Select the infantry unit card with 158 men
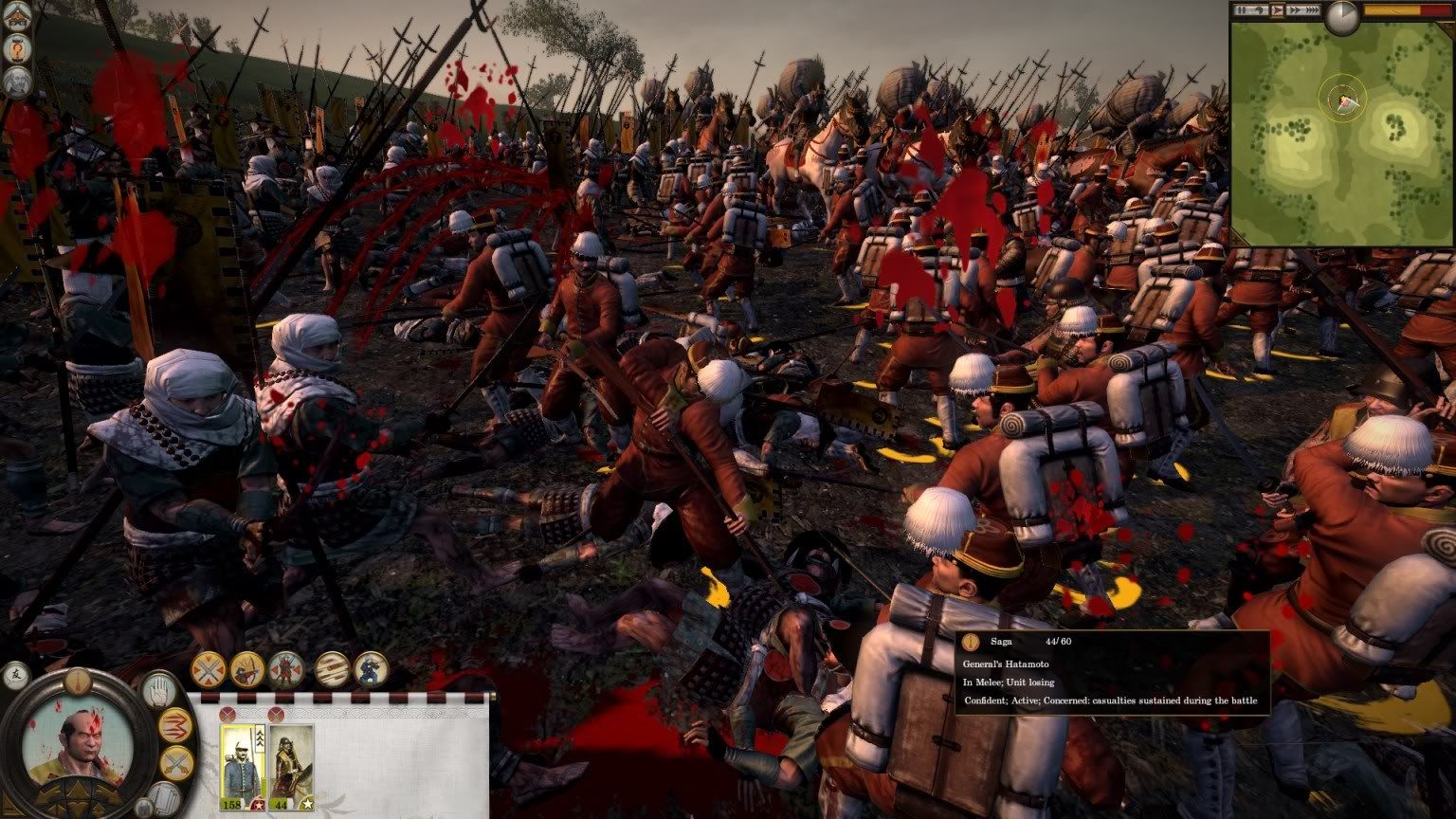1456x819 pixels. (x=242, y=764)
